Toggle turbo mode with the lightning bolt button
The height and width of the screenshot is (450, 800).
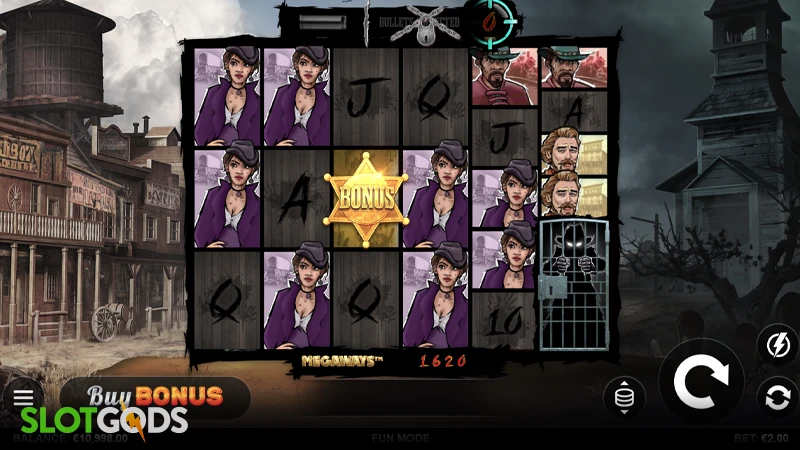(775, 345)
